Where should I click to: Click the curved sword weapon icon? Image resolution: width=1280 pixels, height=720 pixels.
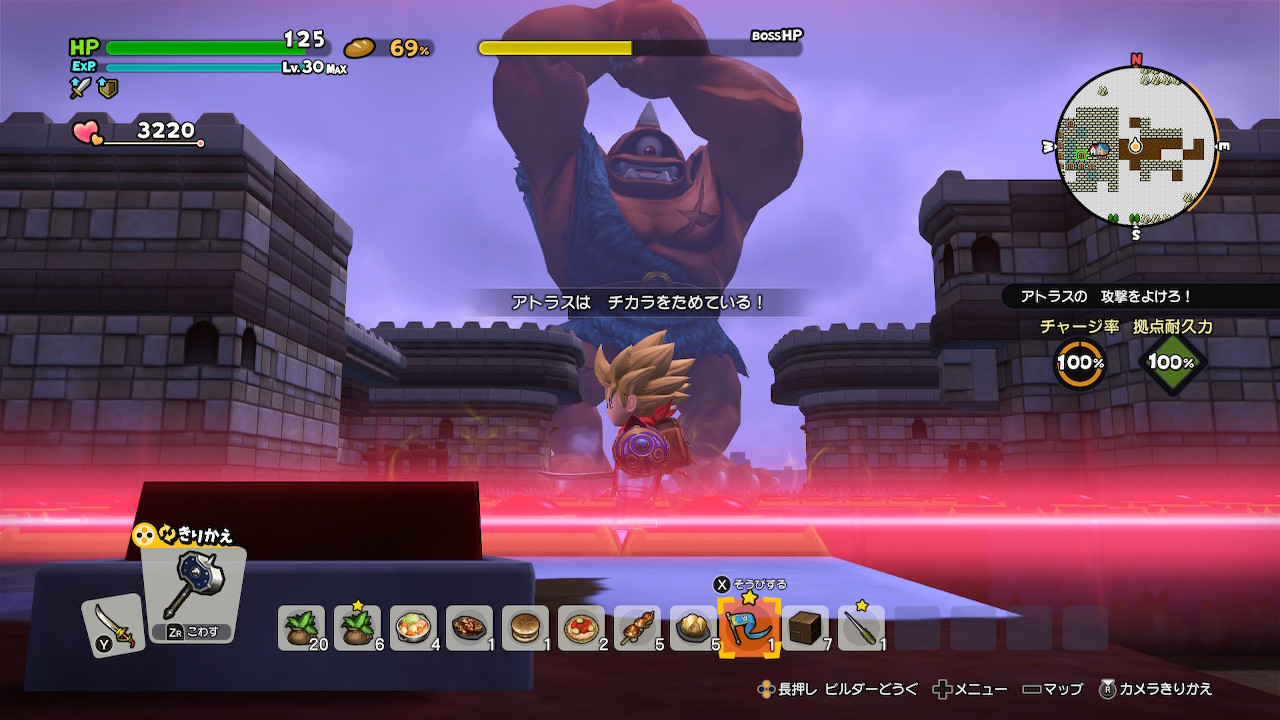coord(112,624)
